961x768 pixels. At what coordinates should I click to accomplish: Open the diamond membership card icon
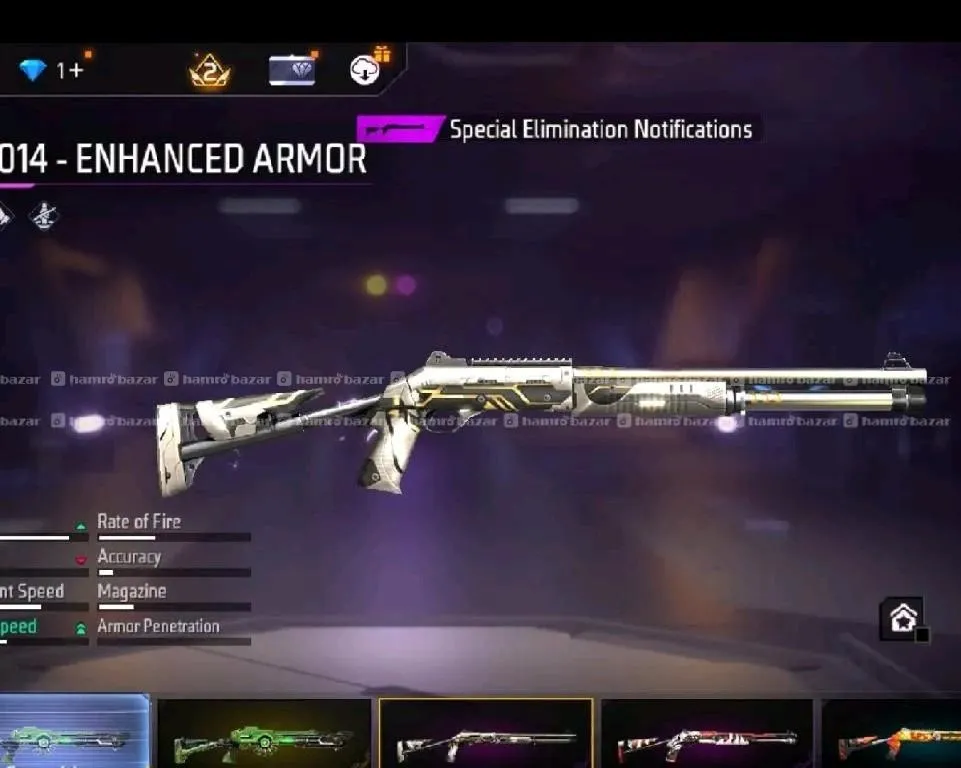click(x=292, y=70)
